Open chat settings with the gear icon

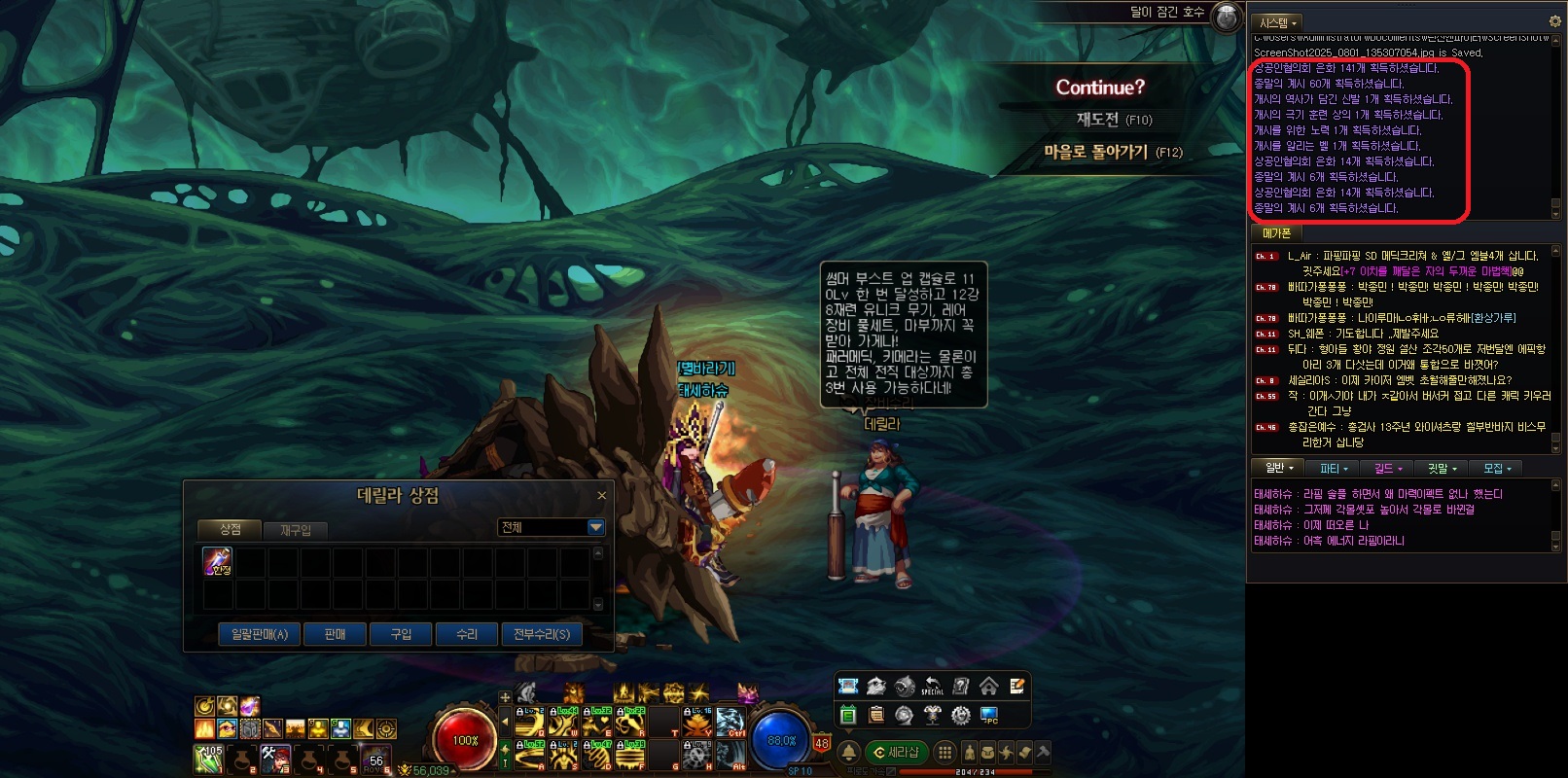(x=1554, y=21)
